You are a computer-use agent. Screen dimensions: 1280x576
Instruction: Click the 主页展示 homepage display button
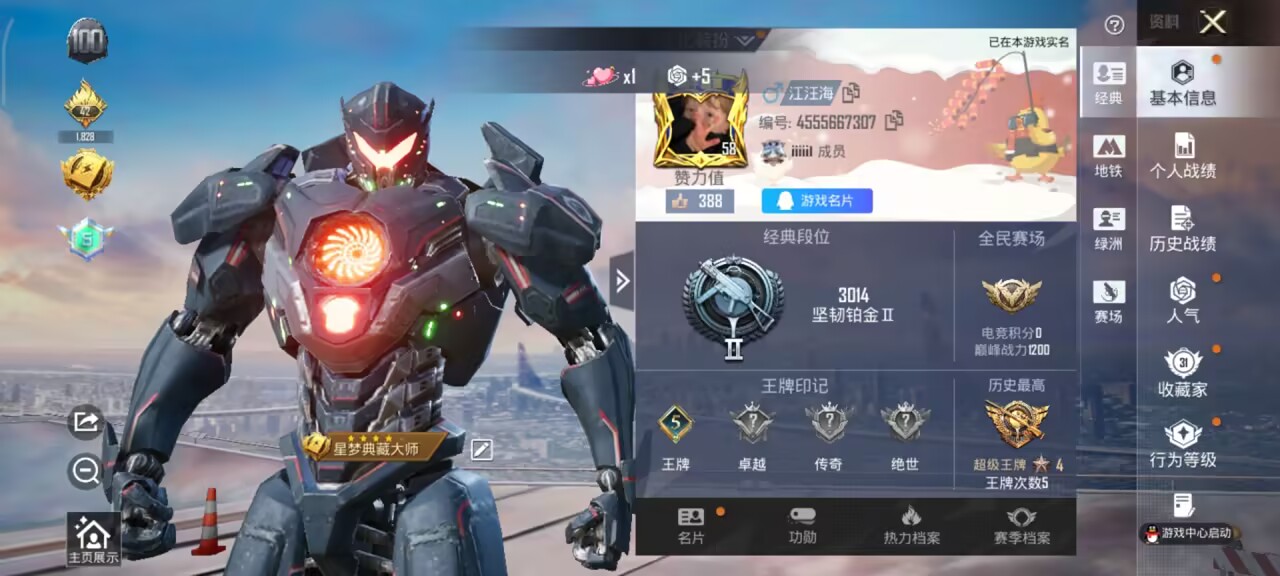pos(93,539)
